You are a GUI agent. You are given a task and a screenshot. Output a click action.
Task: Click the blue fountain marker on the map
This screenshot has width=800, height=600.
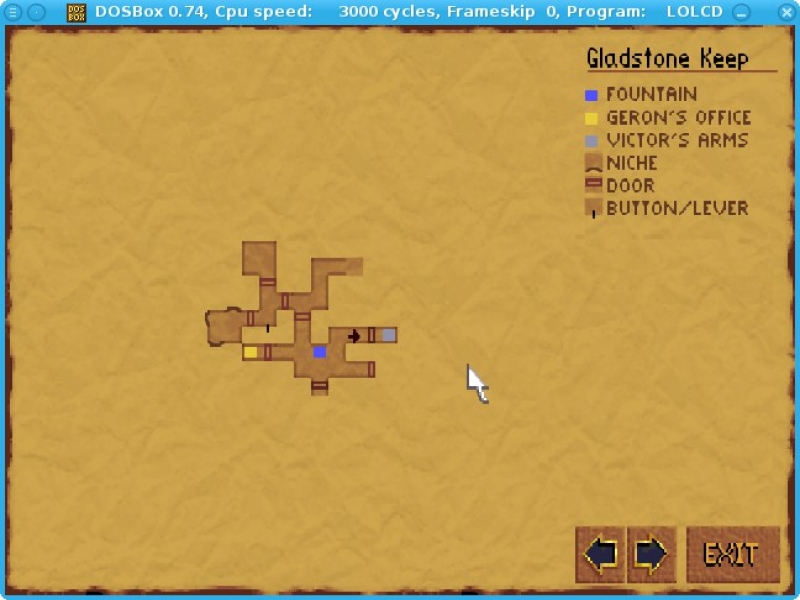point(319,352)
